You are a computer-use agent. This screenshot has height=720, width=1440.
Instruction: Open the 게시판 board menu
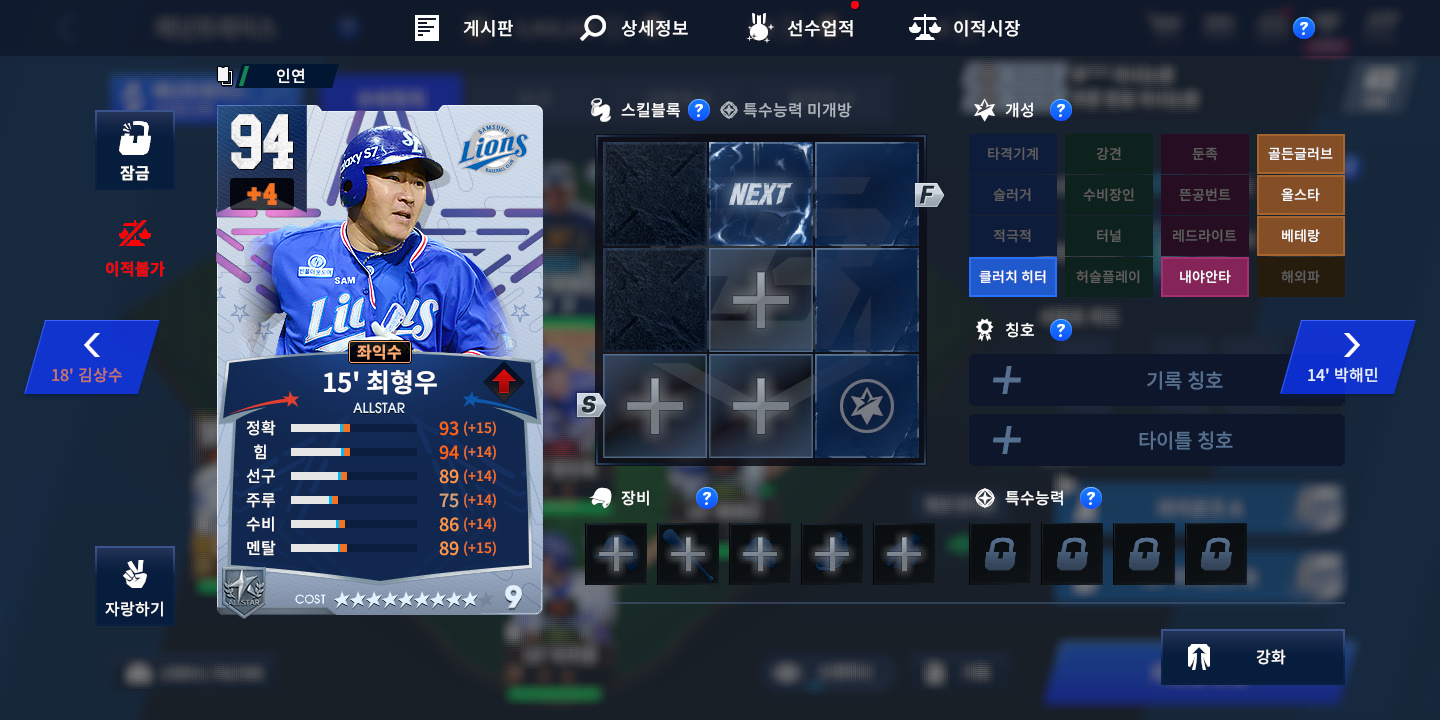(x=464, y=28)
